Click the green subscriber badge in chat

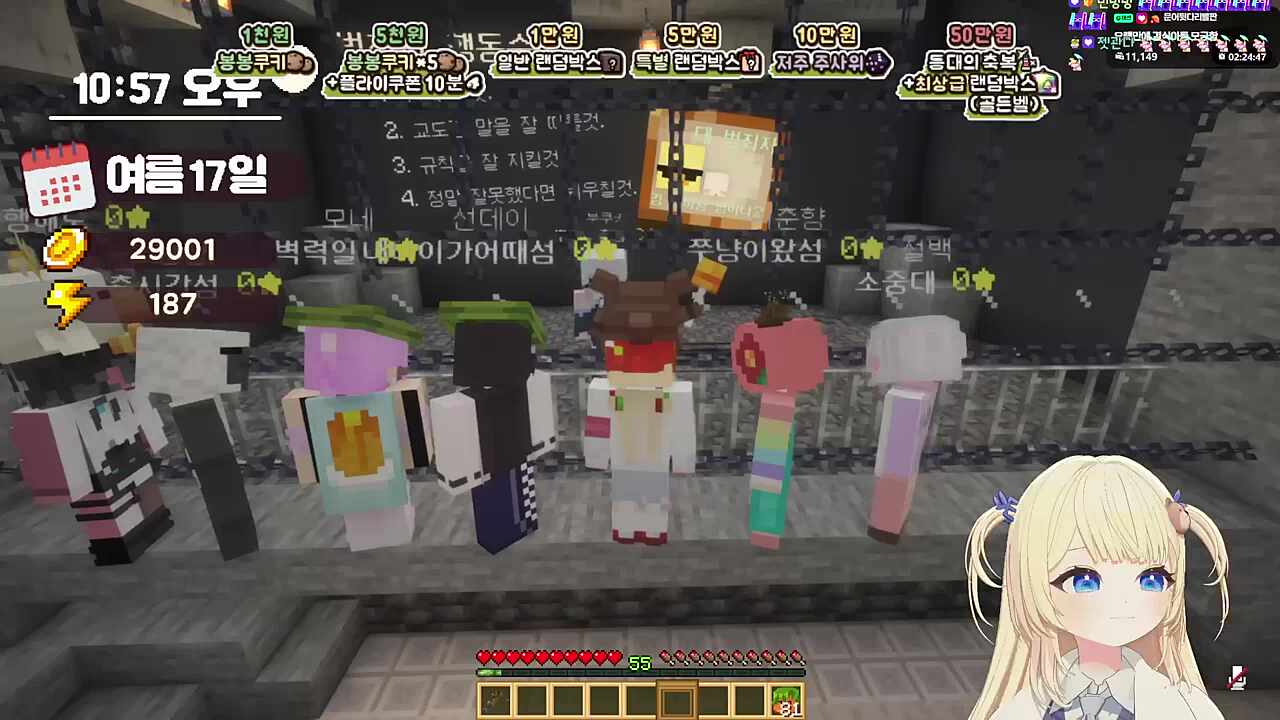[1123, 18]
